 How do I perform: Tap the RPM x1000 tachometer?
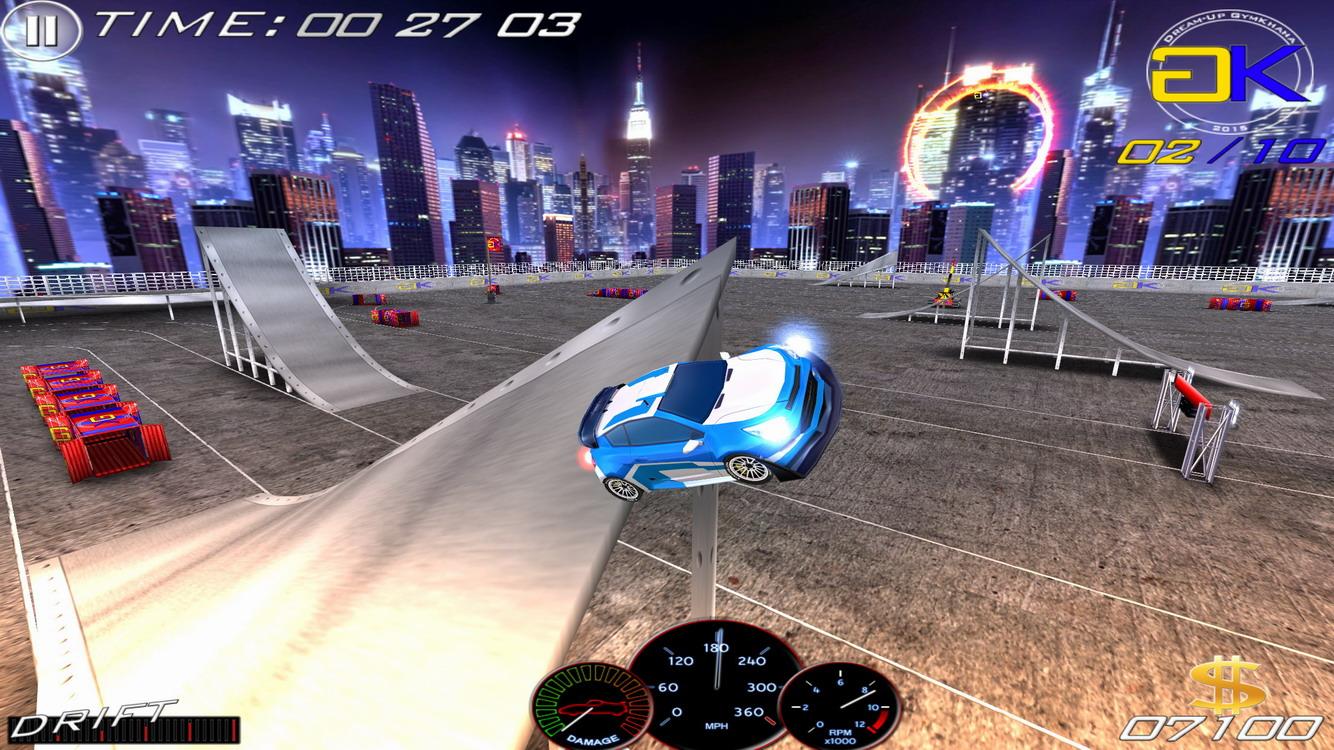pyautogui.click(x=843, y=705)
